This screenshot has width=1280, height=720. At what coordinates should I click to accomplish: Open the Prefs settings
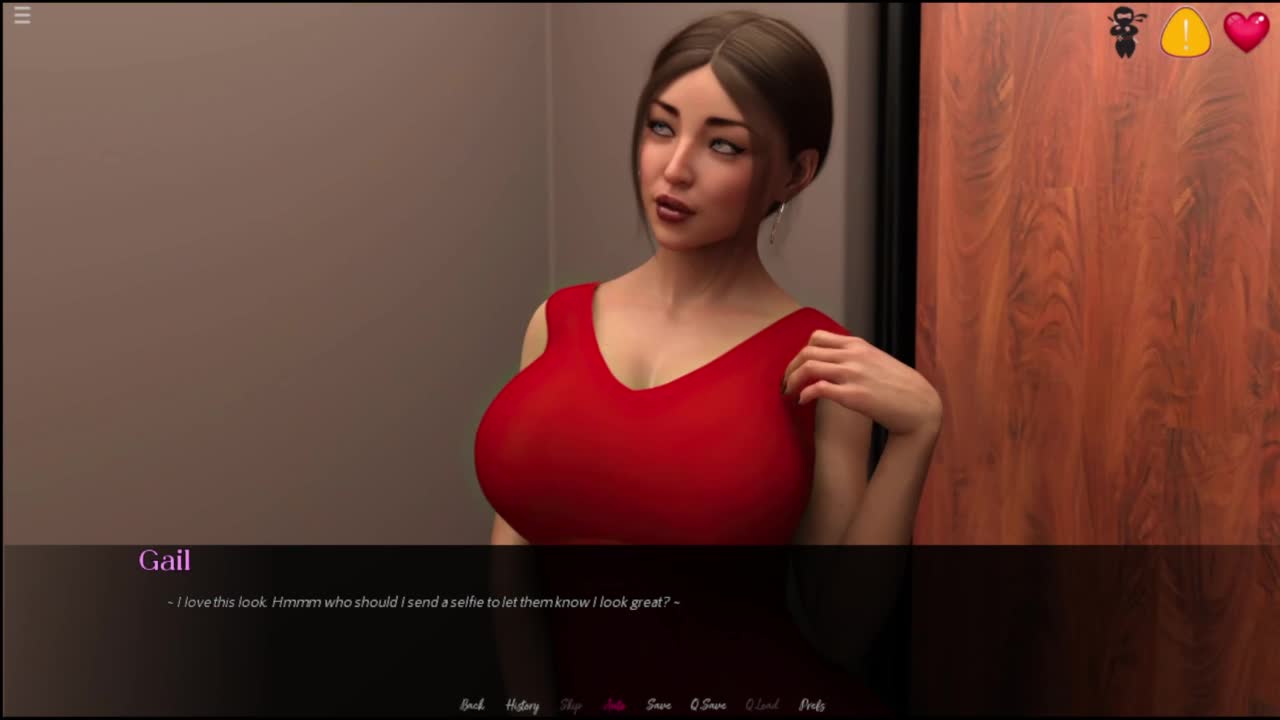[x=812, y=705]
